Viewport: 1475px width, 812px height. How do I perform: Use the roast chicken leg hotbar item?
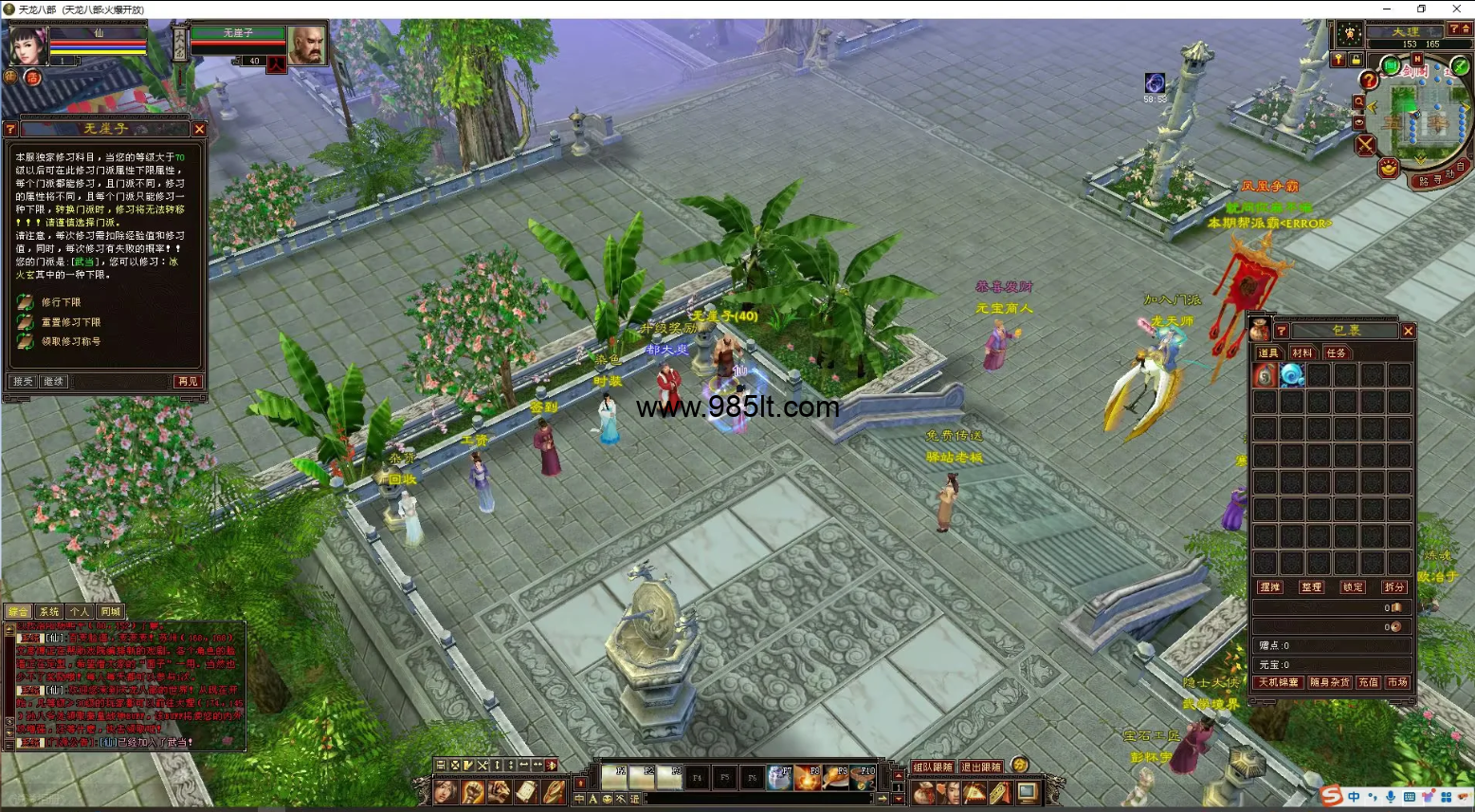(835, 778)
